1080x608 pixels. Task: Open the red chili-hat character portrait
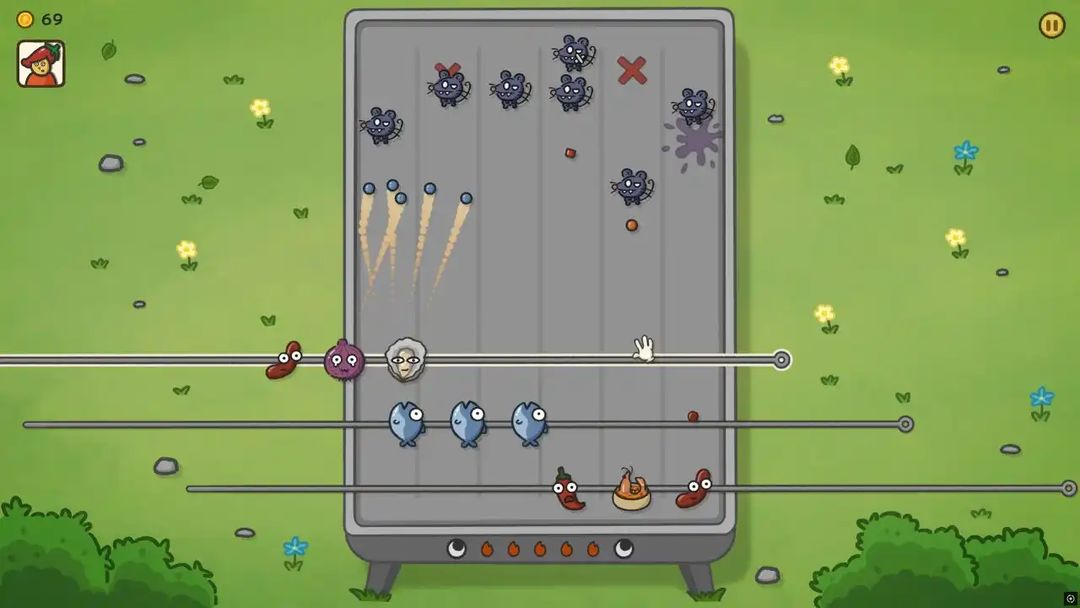coord(41,64)
